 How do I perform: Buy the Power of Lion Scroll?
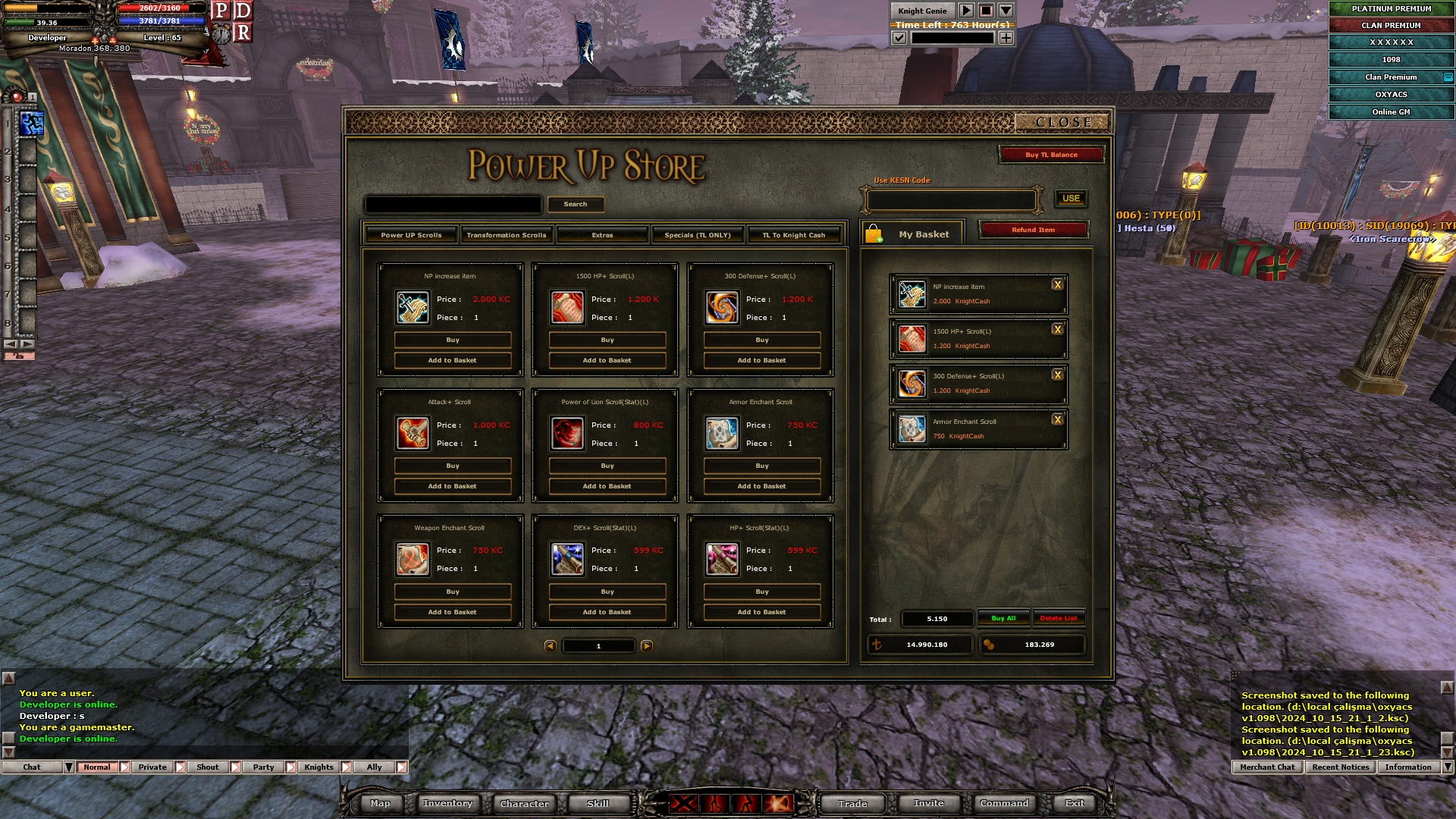click(607, 466)
